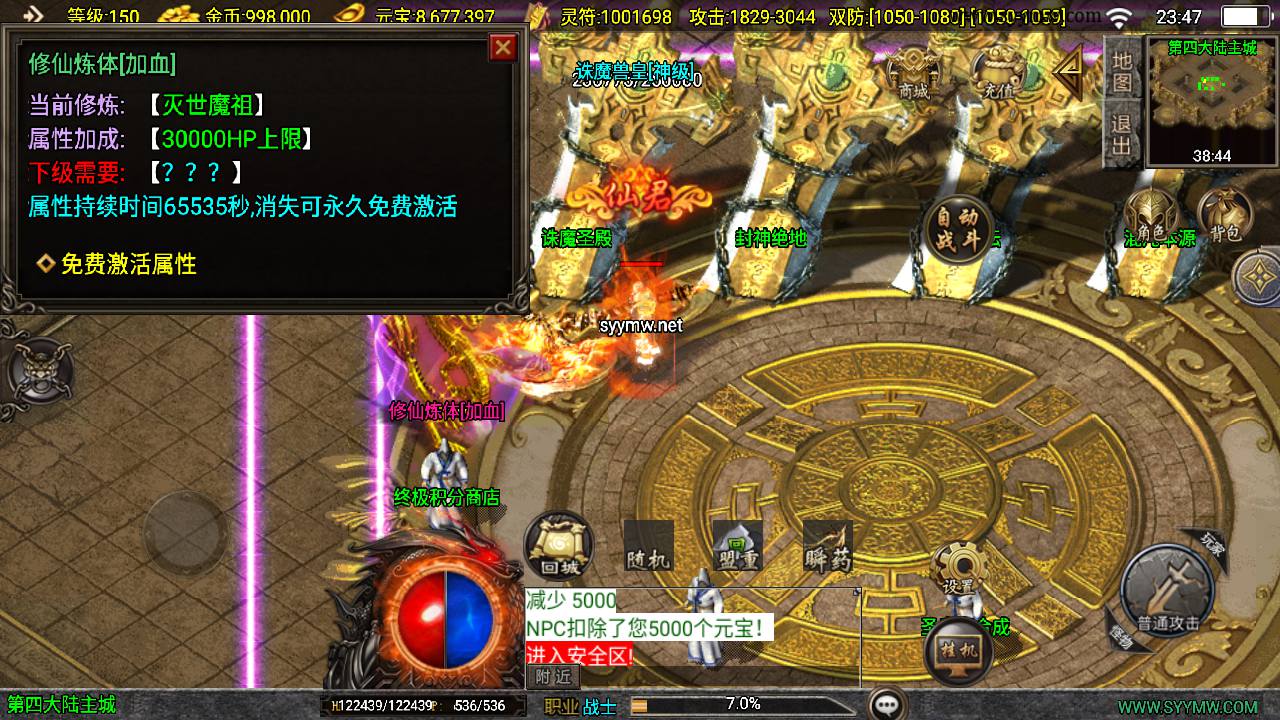Use the 回城 return-to-town scroll
This screenshot has width=1280, height=720.
(559, 547)
